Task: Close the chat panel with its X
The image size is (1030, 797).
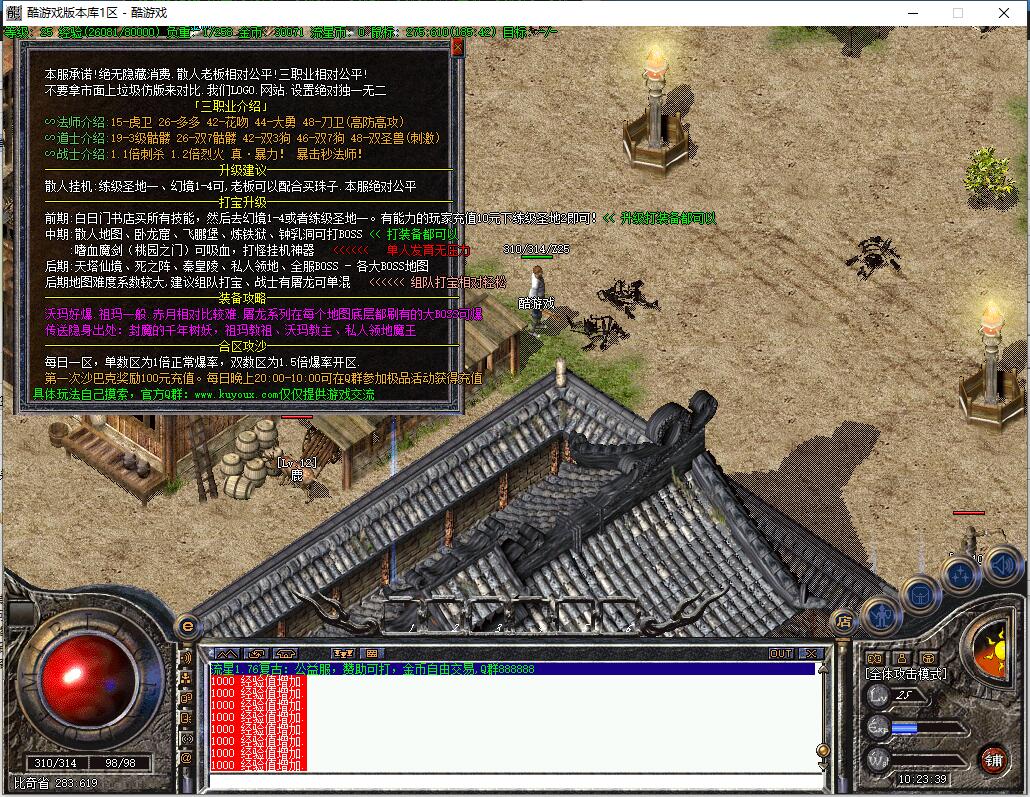Action: click(x=811, y=654)
